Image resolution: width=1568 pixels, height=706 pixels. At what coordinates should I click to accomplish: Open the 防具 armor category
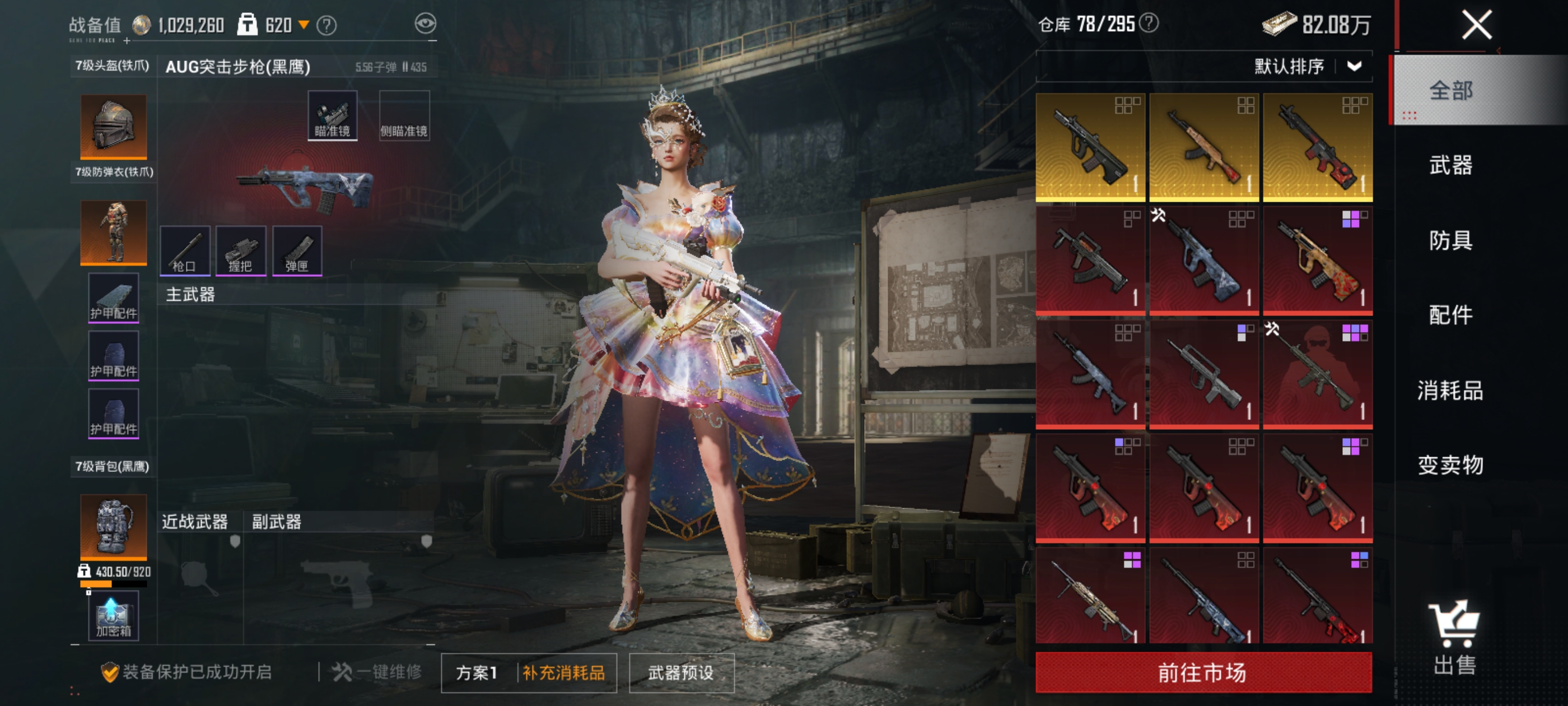1450,240
